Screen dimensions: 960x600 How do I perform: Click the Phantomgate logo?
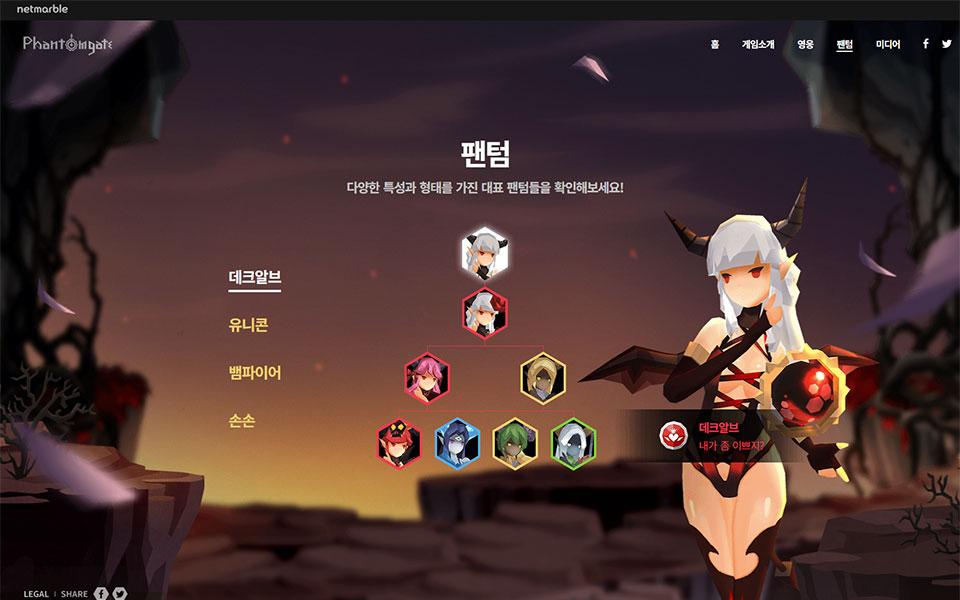coord(68,44)
